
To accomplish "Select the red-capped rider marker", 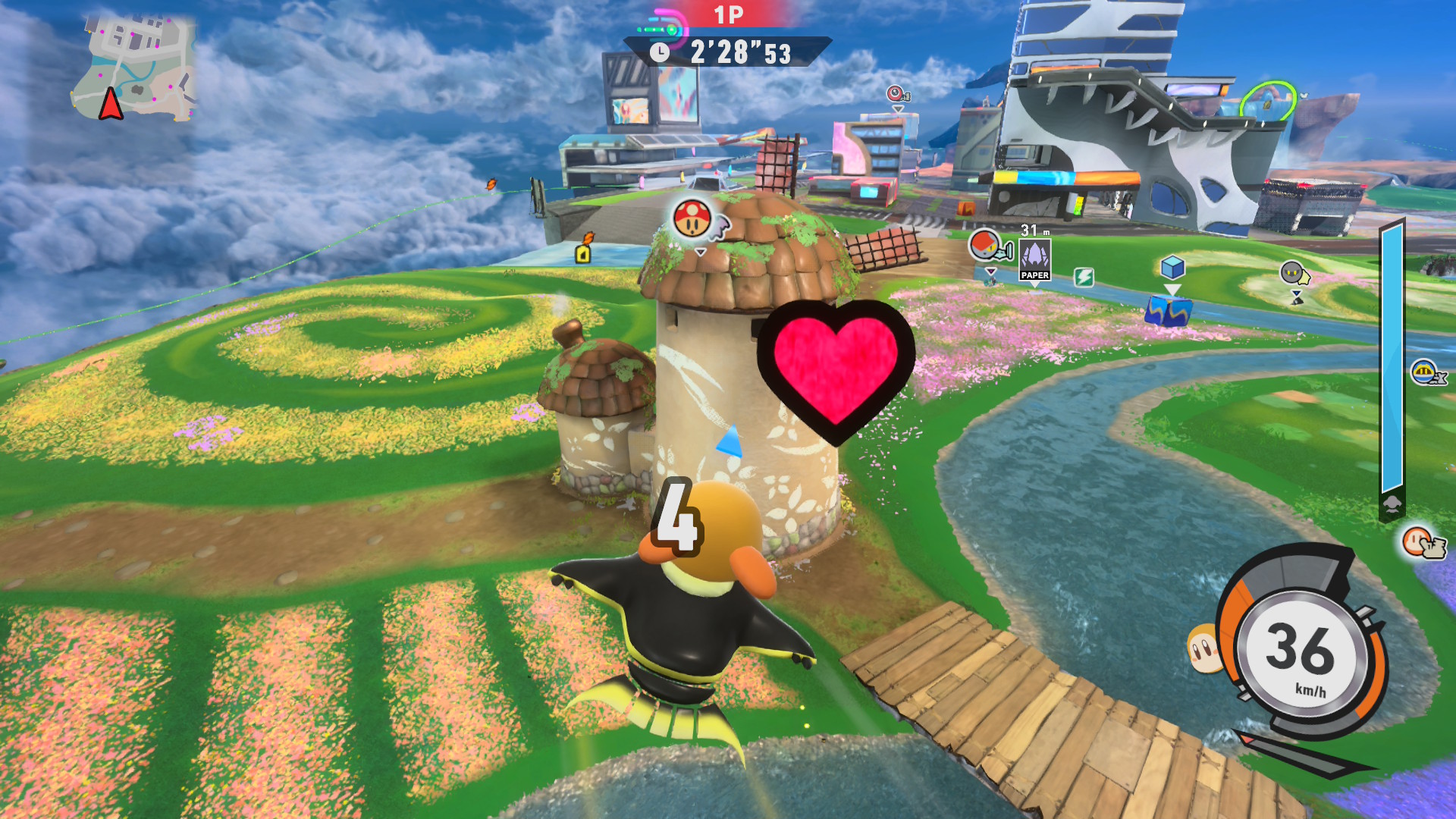I will point(985,245).
